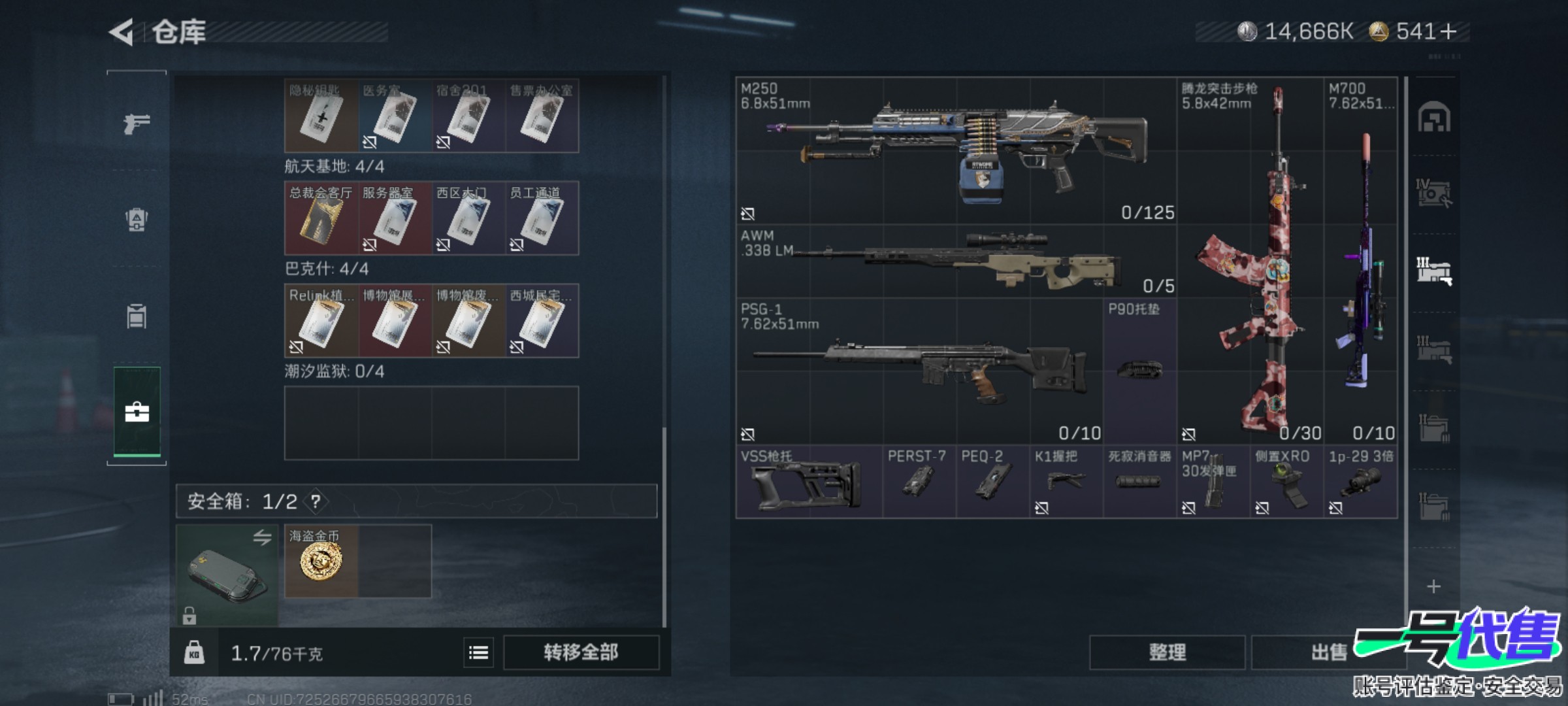
Task: Select the M250 machine gun
Action: [x=956, y=151]
